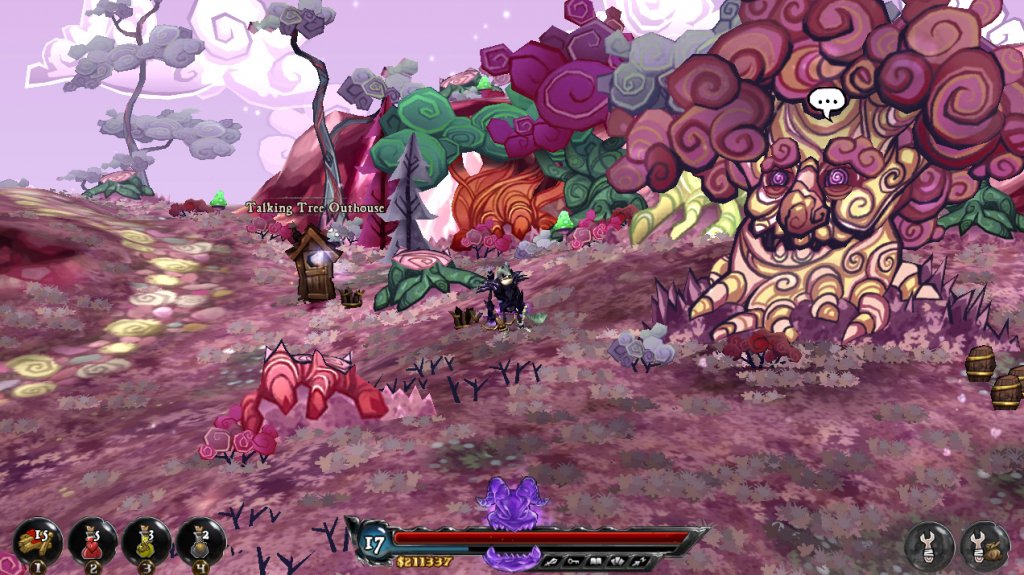This screenshot has width=1024, height=575.
Task: Click the arrows icon on the status bar
Action: (x=641, y=561)
